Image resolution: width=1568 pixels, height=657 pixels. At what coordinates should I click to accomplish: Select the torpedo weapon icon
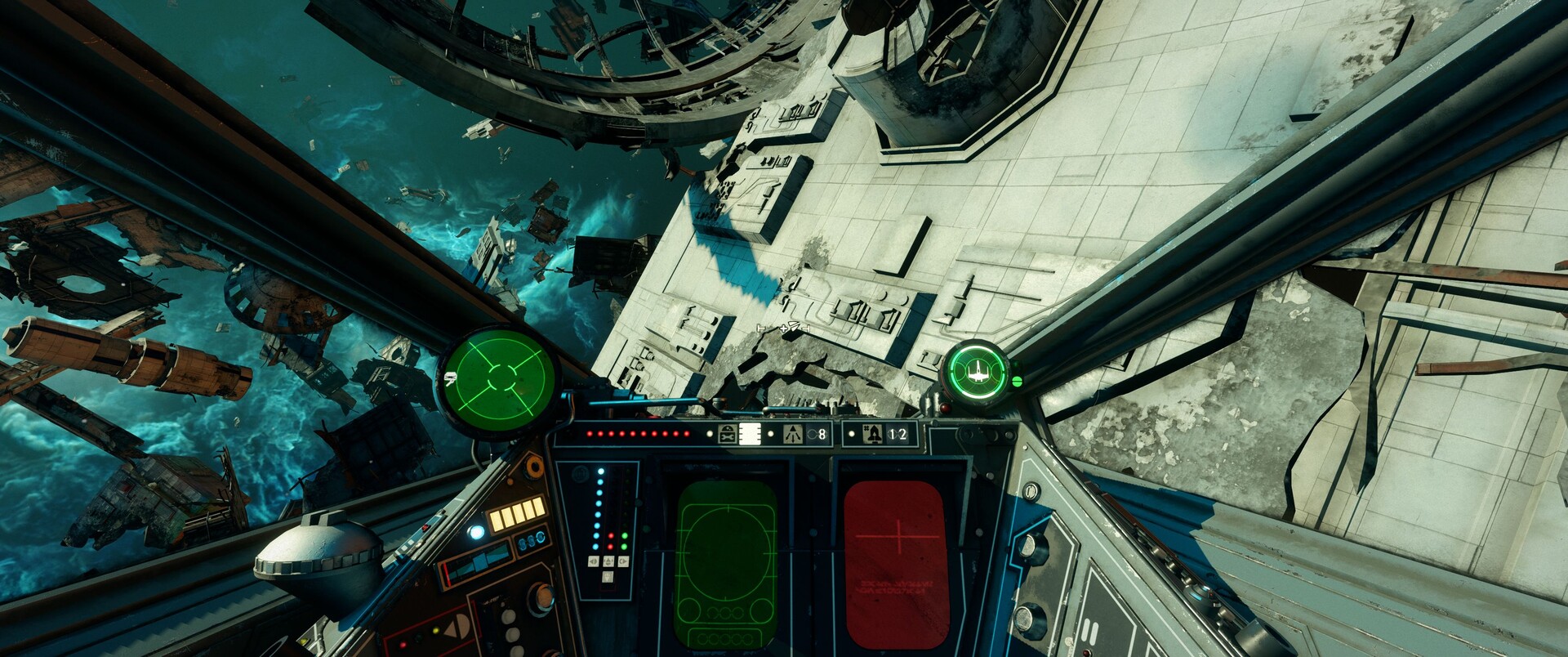(792, 435)
